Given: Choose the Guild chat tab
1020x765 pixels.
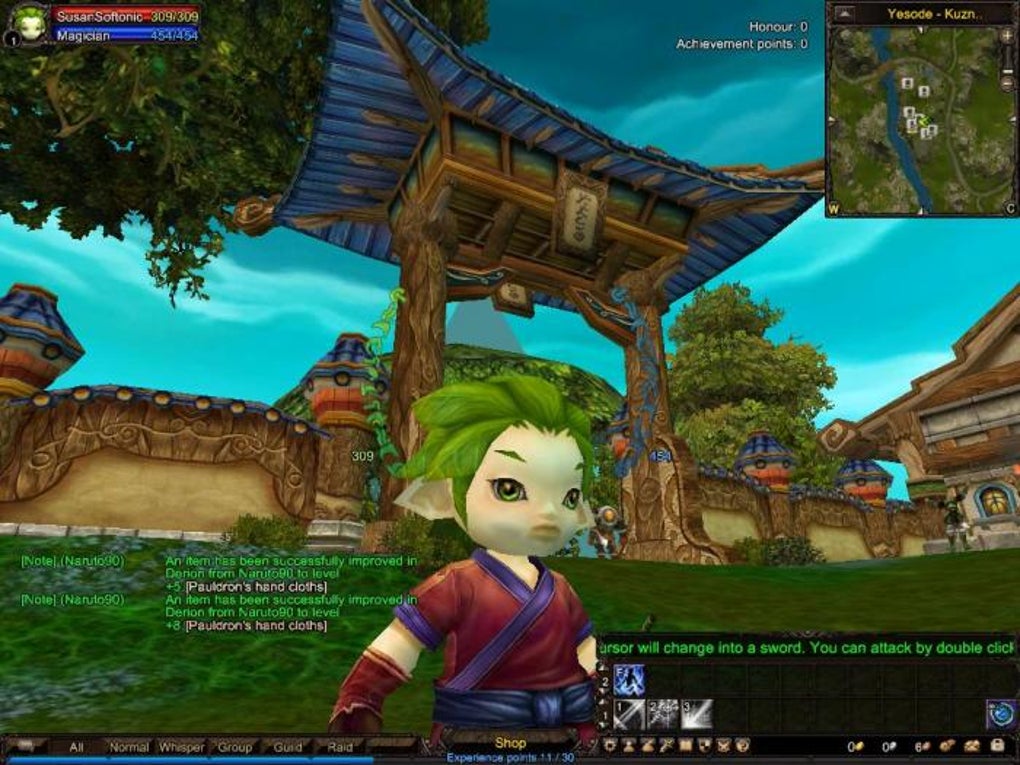Looking at the screenshot, I should coord(288,747).
